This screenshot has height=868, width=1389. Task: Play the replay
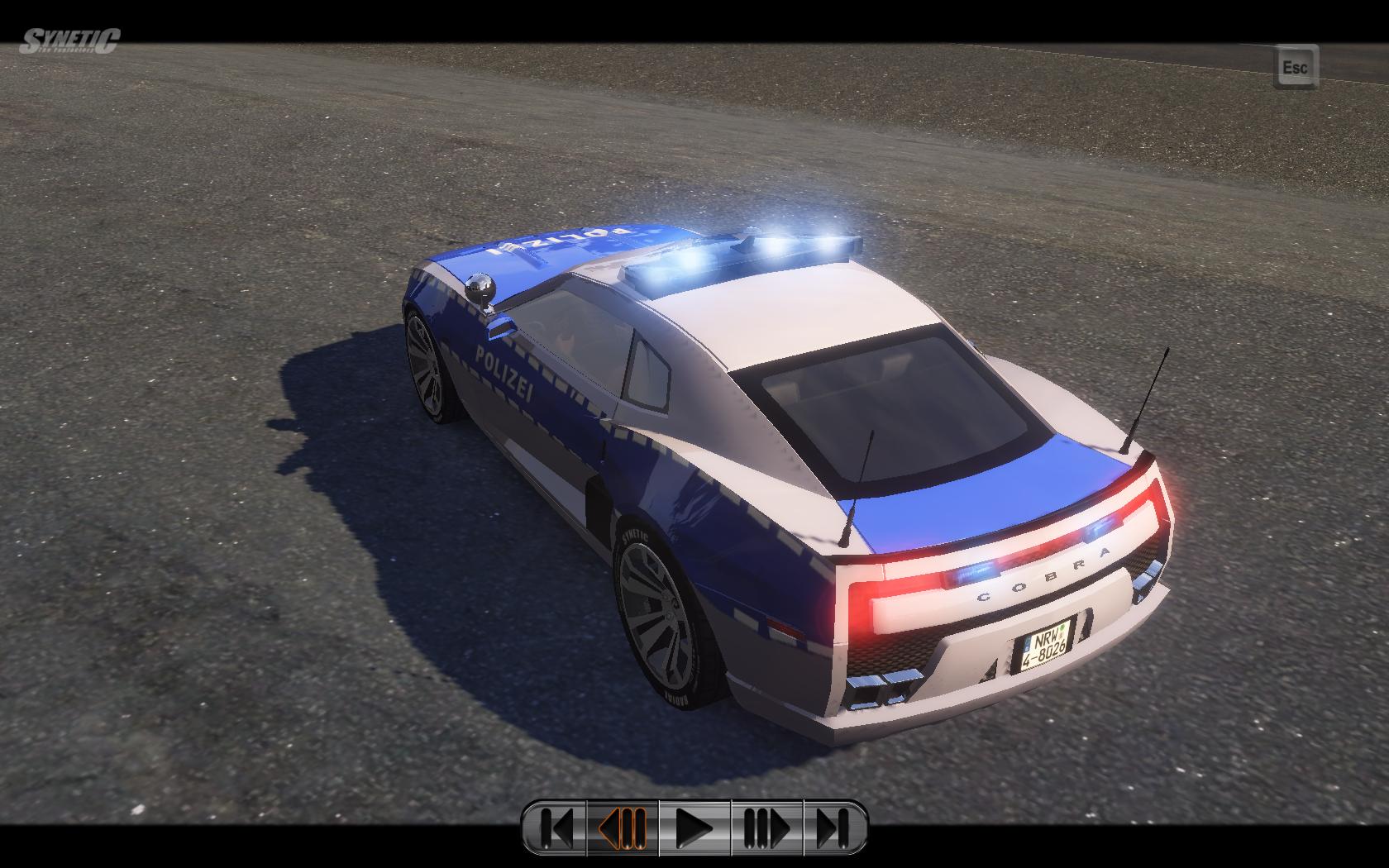694,827
